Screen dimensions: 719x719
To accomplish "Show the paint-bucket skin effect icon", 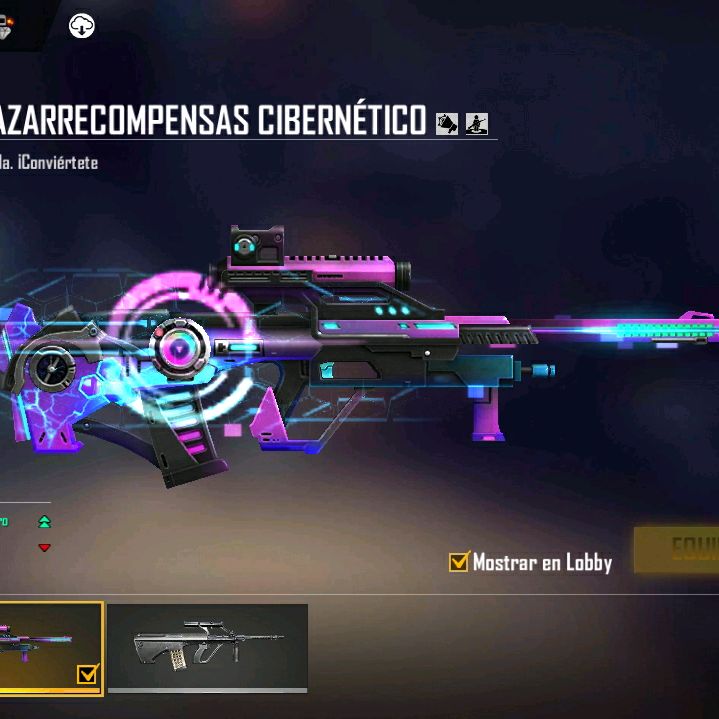I will [447, 123].
